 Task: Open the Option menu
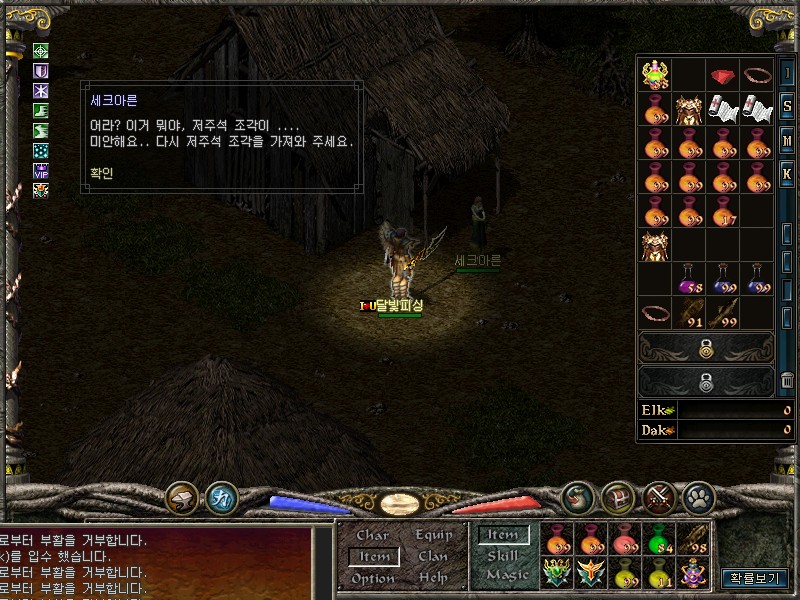373,578
